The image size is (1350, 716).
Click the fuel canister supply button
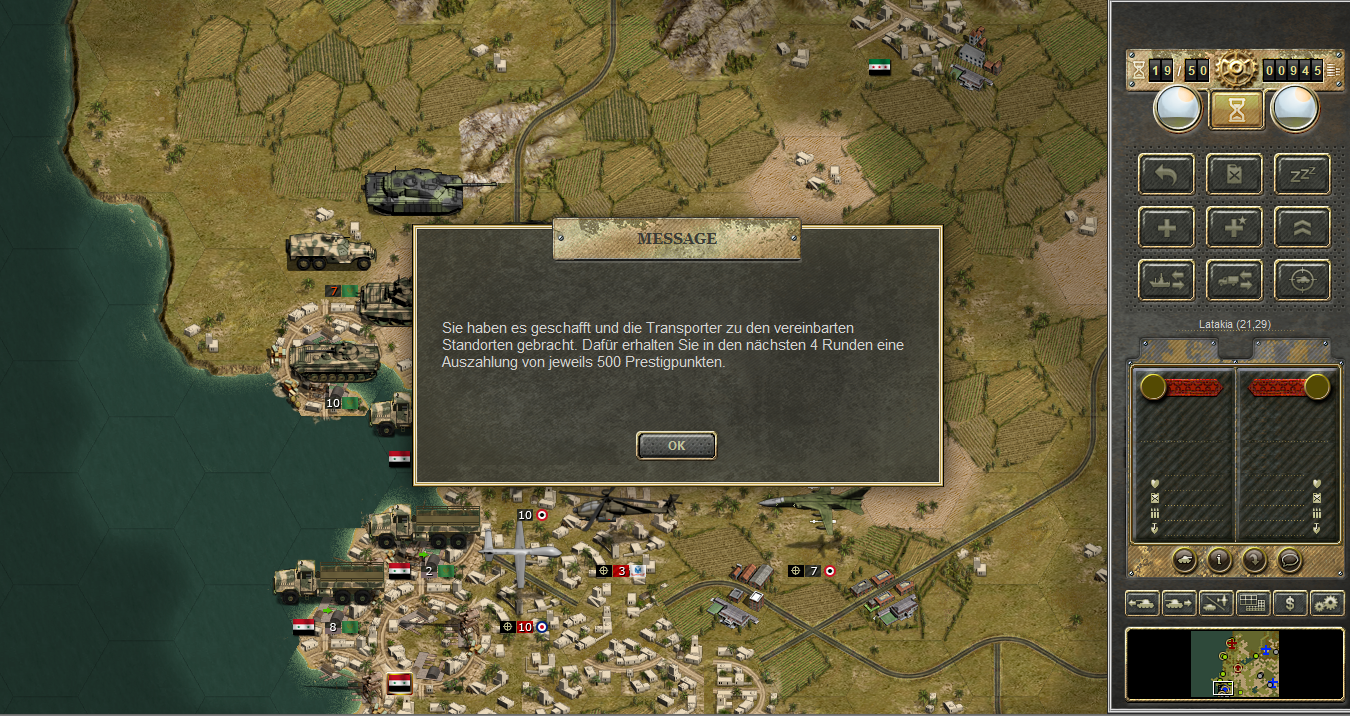click(x=1234, y=174)
